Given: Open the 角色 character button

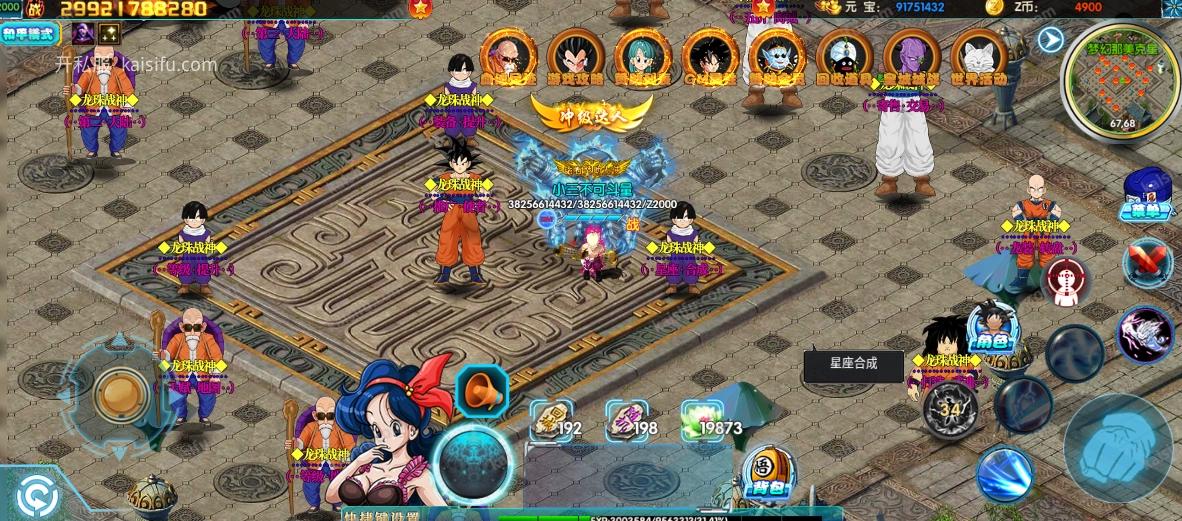Looking at the screenshot, I should click(993, 329).
